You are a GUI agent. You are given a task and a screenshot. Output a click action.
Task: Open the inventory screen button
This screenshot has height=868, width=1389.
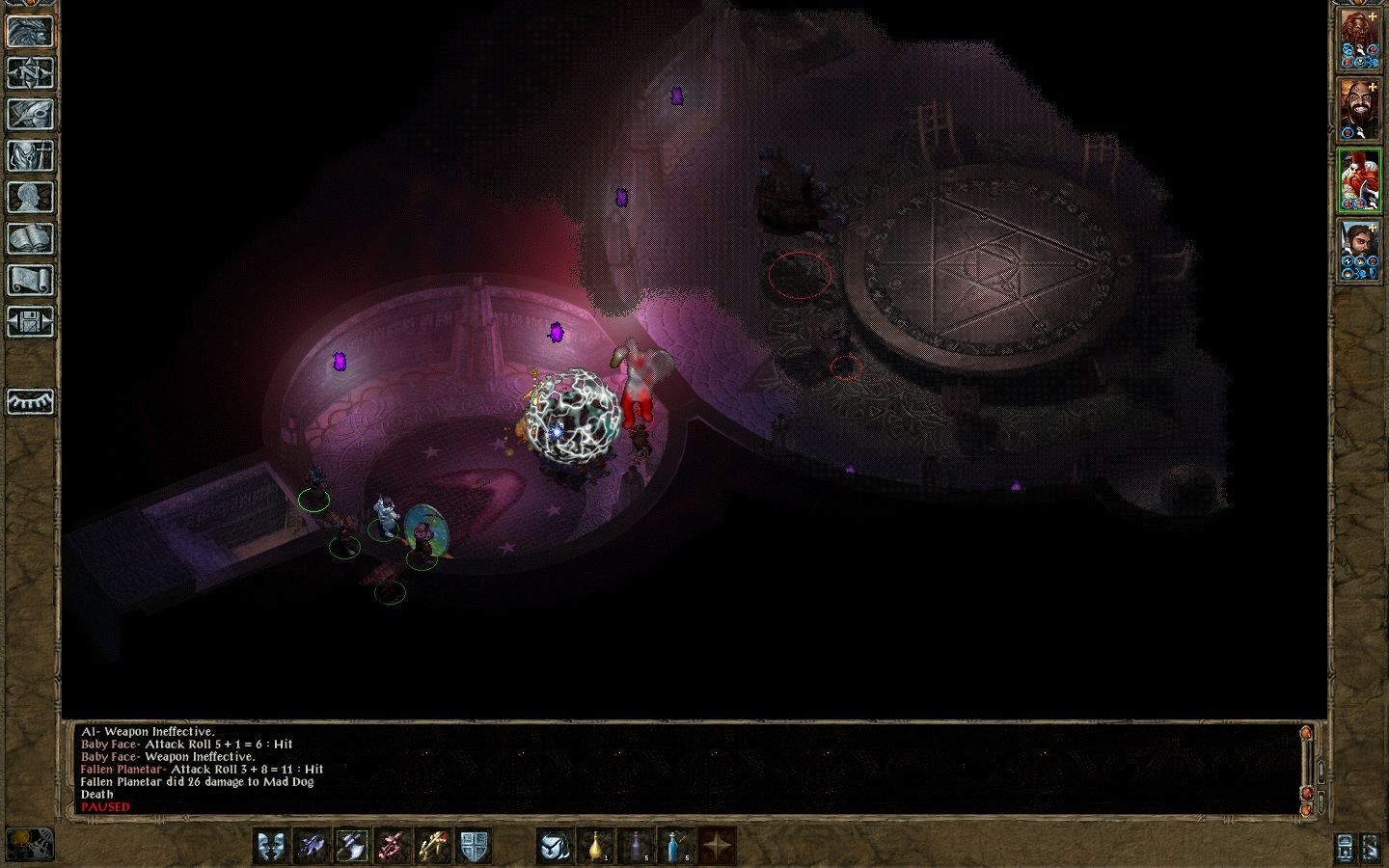[30, 156]
